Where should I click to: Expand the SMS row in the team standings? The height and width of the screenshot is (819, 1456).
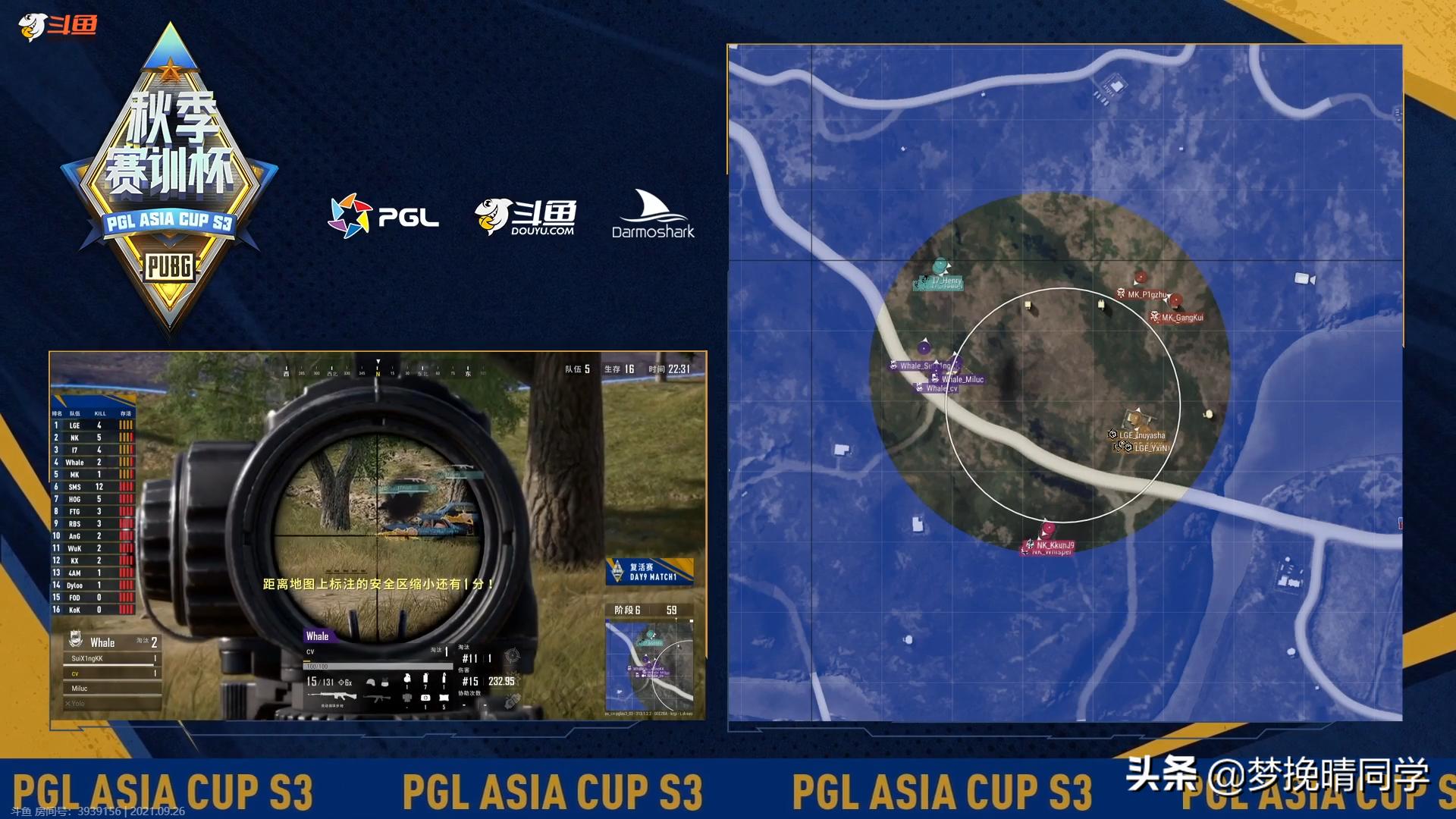(x=76, y=487)
